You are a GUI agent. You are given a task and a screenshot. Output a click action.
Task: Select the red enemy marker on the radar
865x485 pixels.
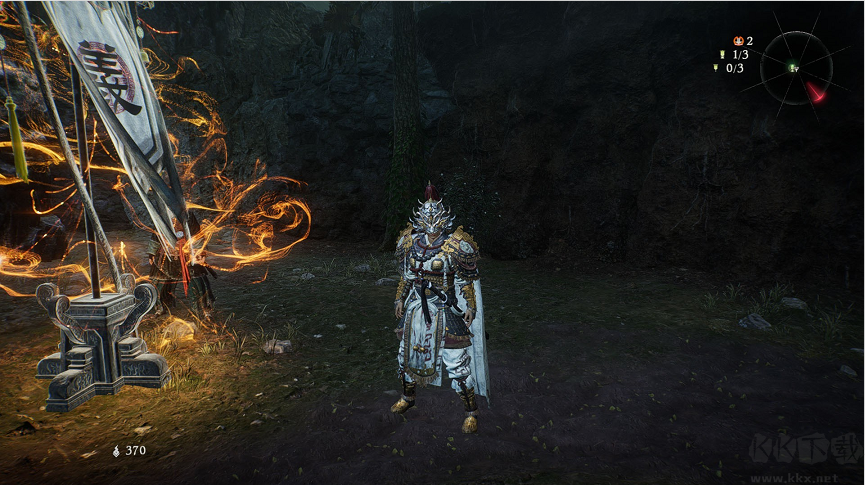tap(817, 92)
